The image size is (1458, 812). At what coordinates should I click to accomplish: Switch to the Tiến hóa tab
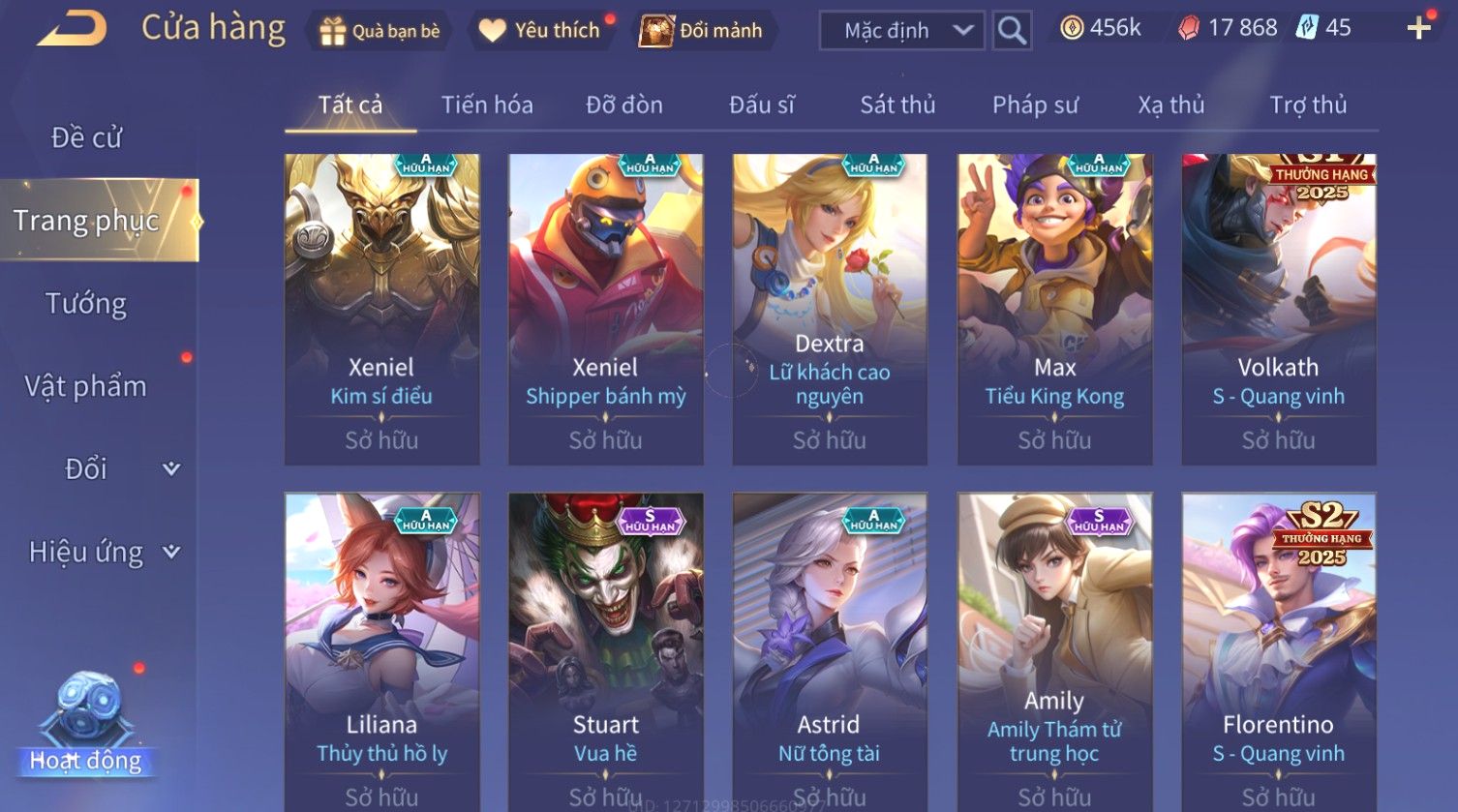click(x=487, y=105)
